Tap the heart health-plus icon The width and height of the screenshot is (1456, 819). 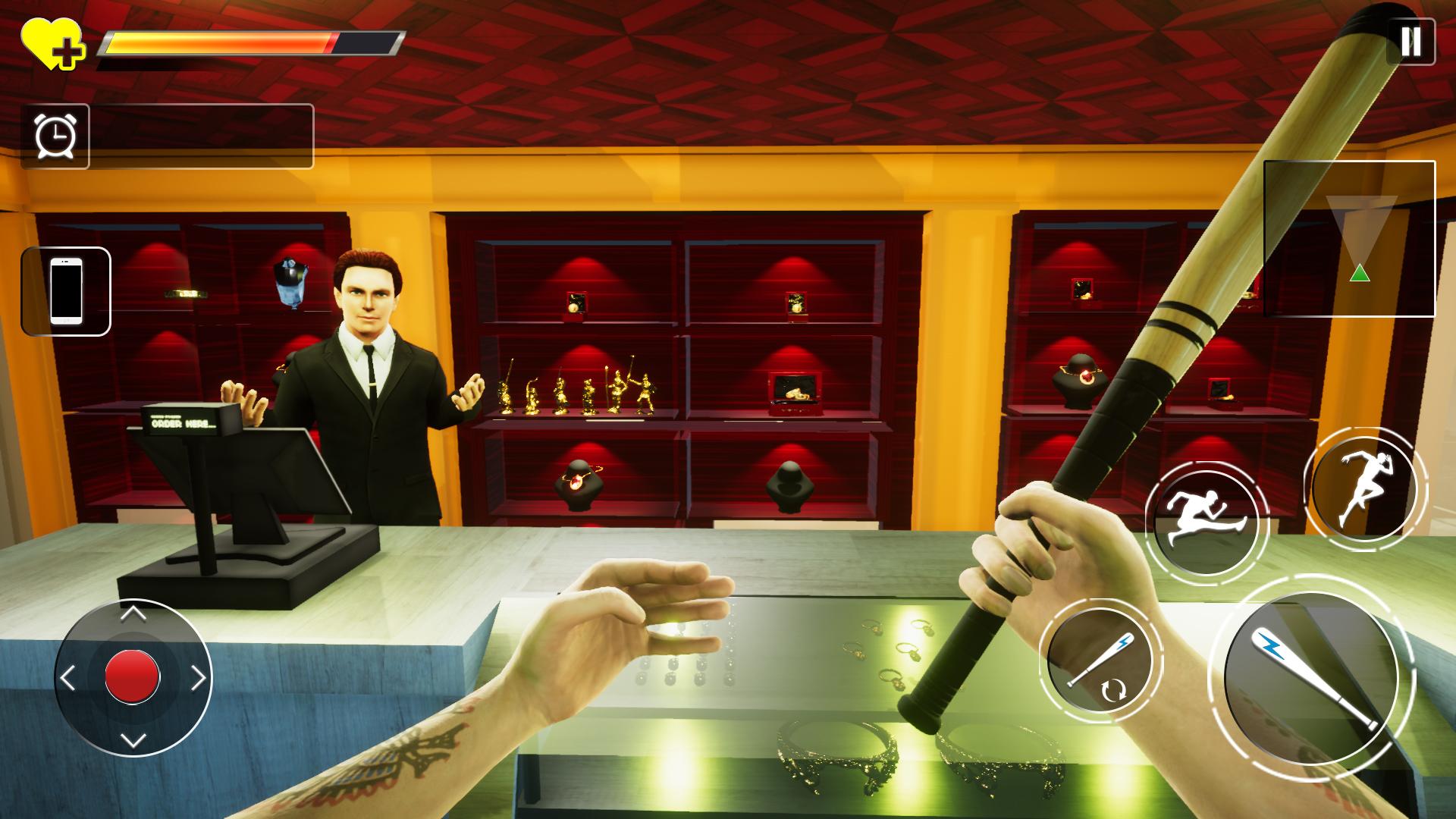click(53, 42)
